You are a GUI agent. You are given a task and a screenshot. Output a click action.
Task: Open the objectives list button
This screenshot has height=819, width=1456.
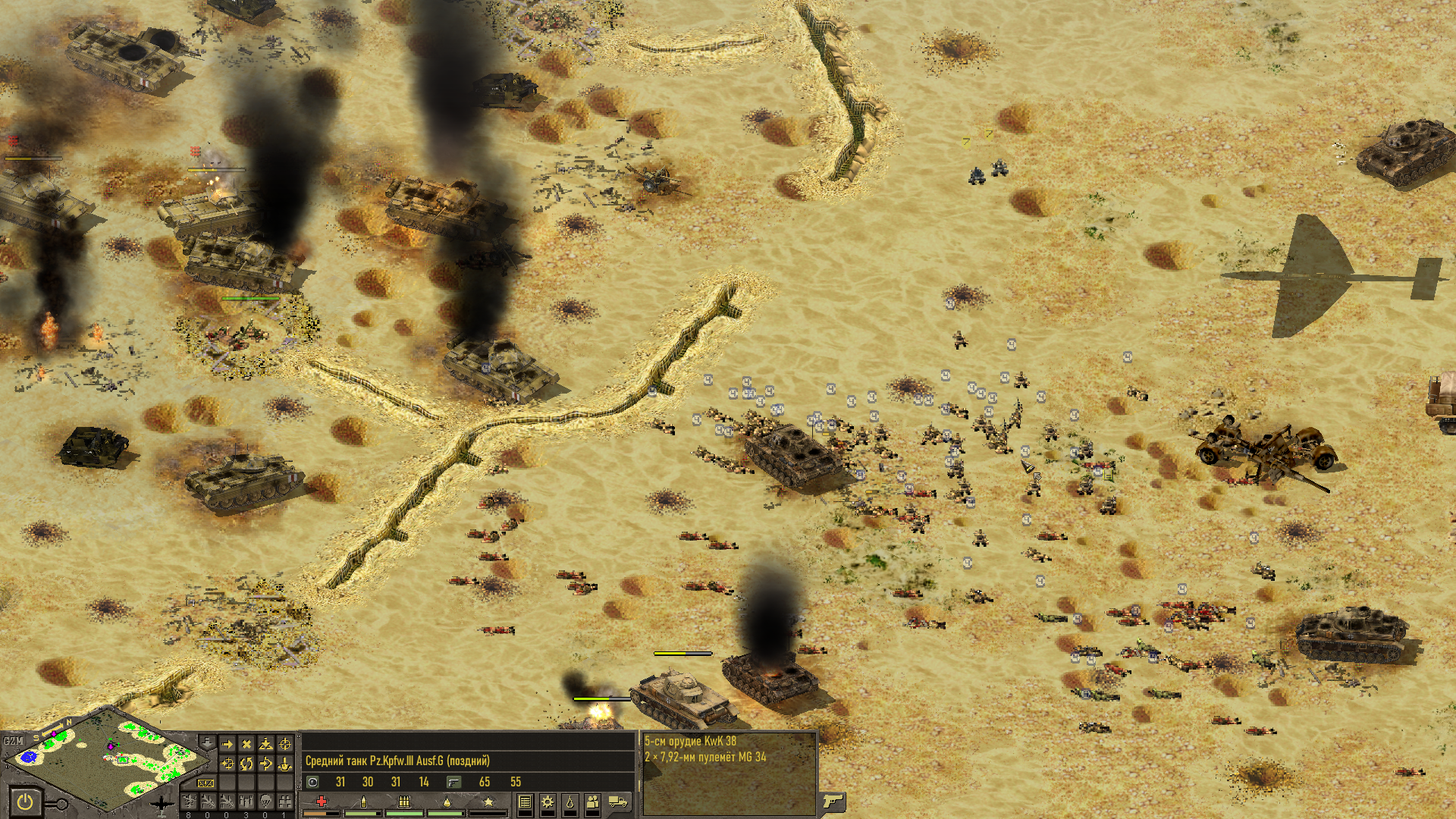click(525, 802)
